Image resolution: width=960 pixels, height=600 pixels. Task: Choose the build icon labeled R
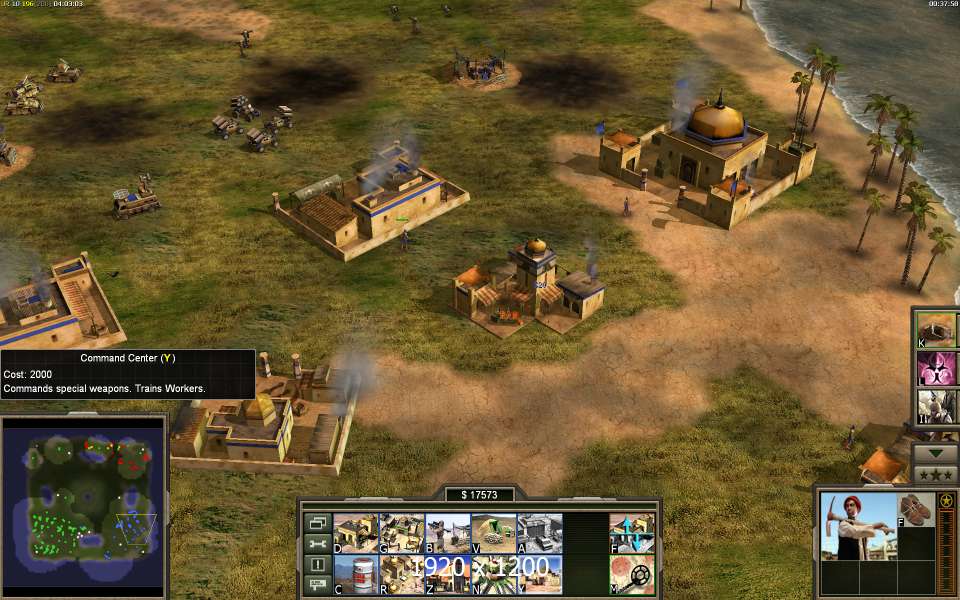(x=401, y=574)
